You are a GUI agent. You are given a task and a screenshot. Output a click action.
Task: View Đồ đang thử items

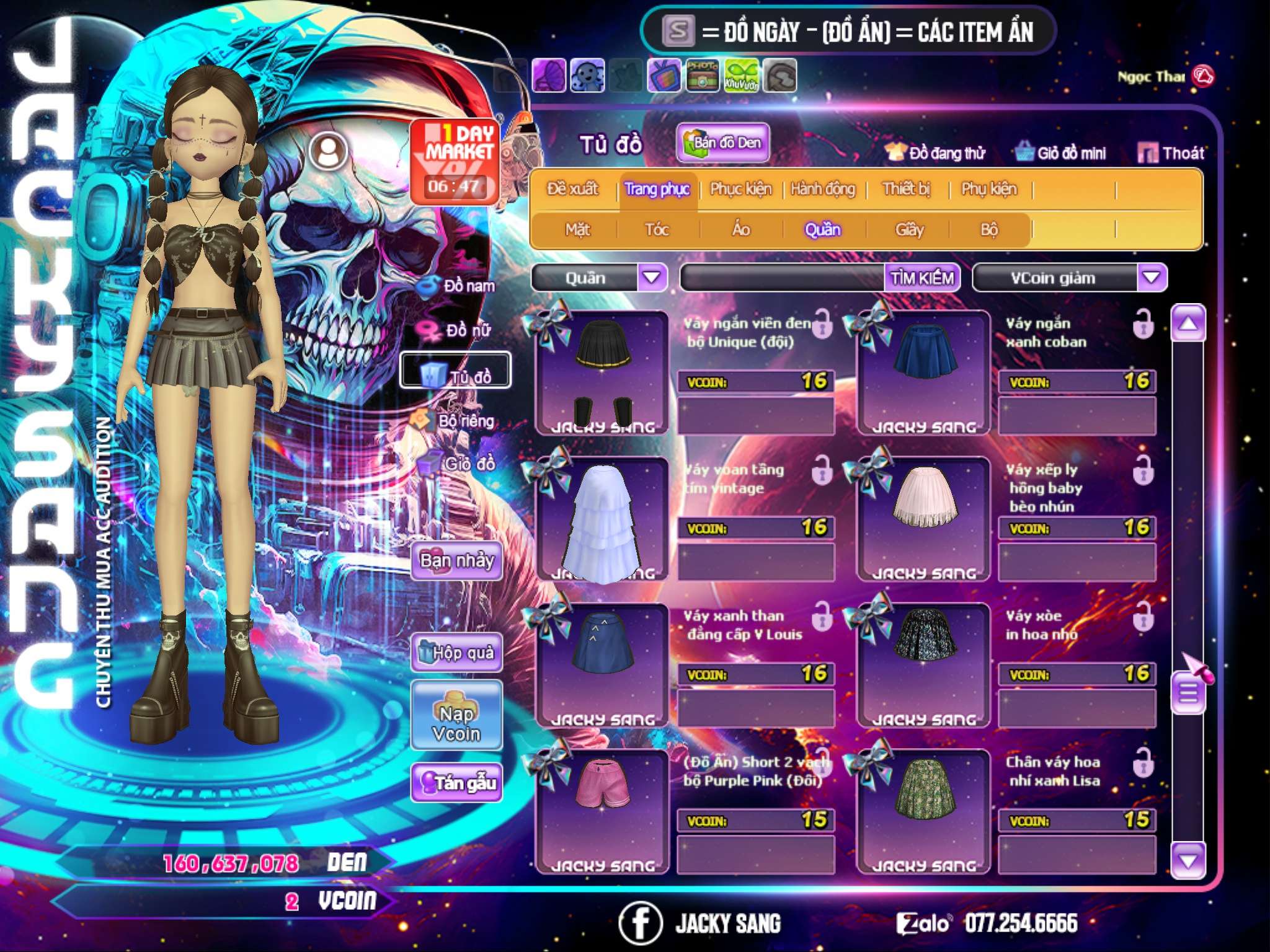(x=936, y=153)
